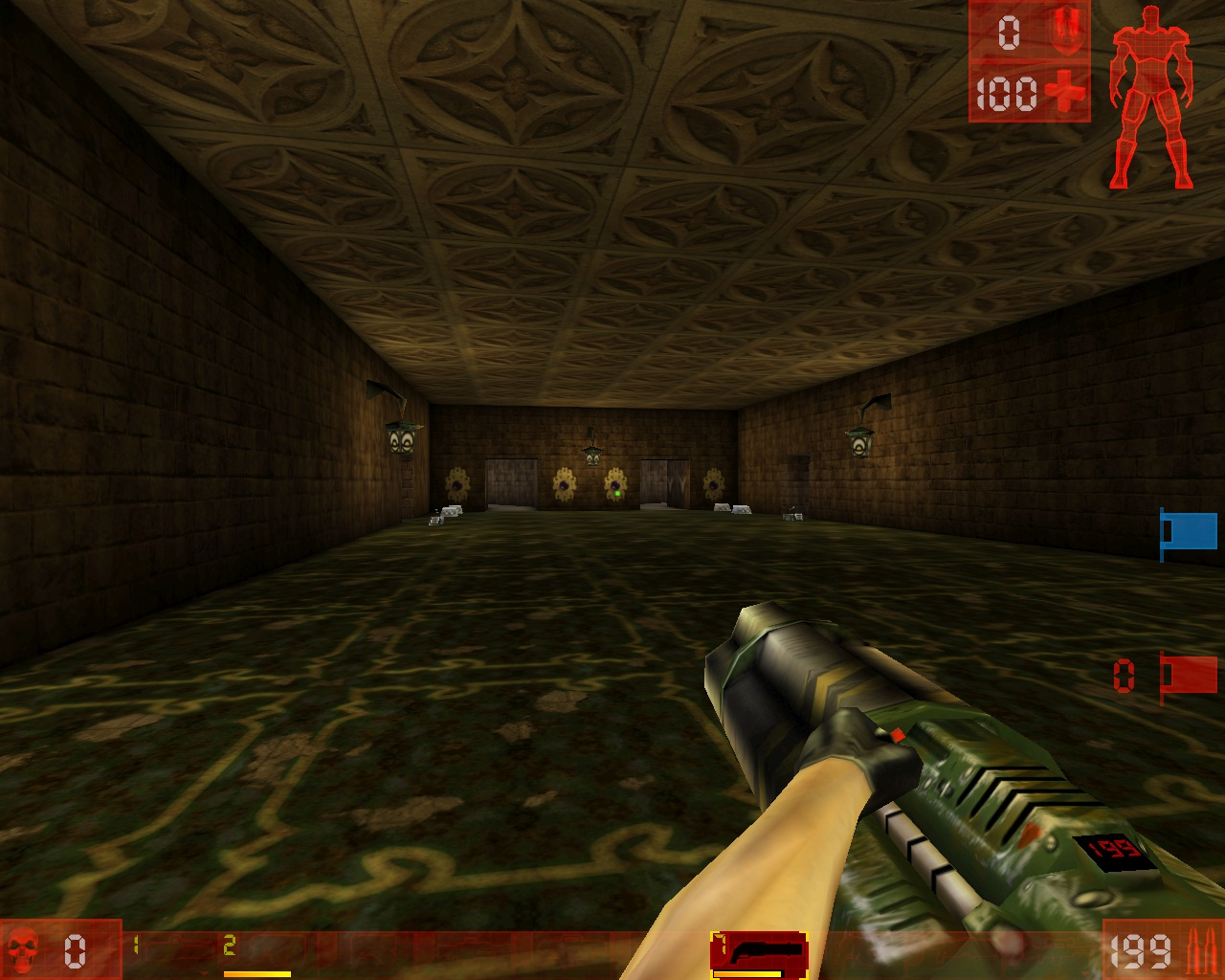Click the armor counter showing 0

[x=1007, y=32]
